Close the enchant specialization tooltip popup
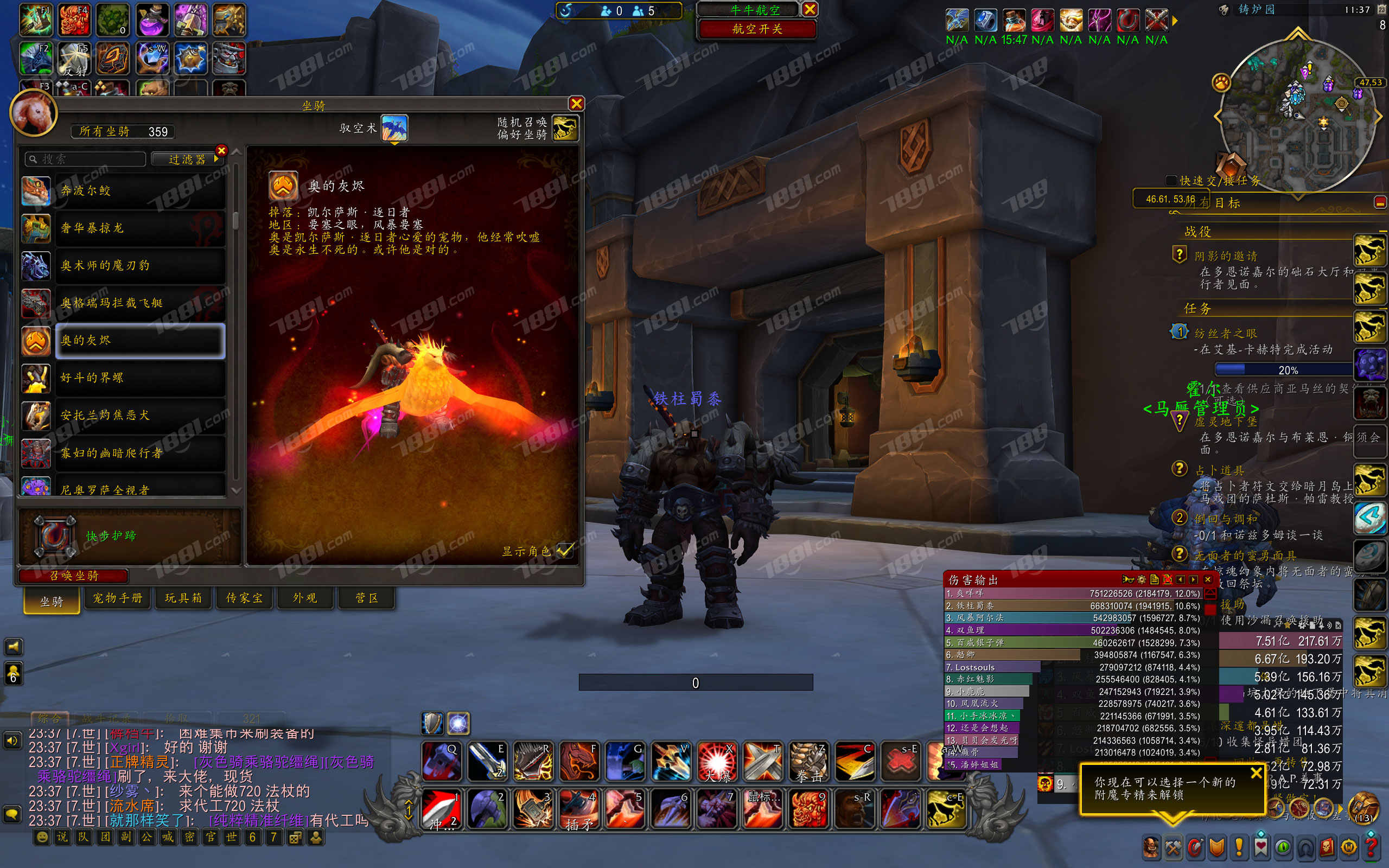 (x=1256, y=773)
